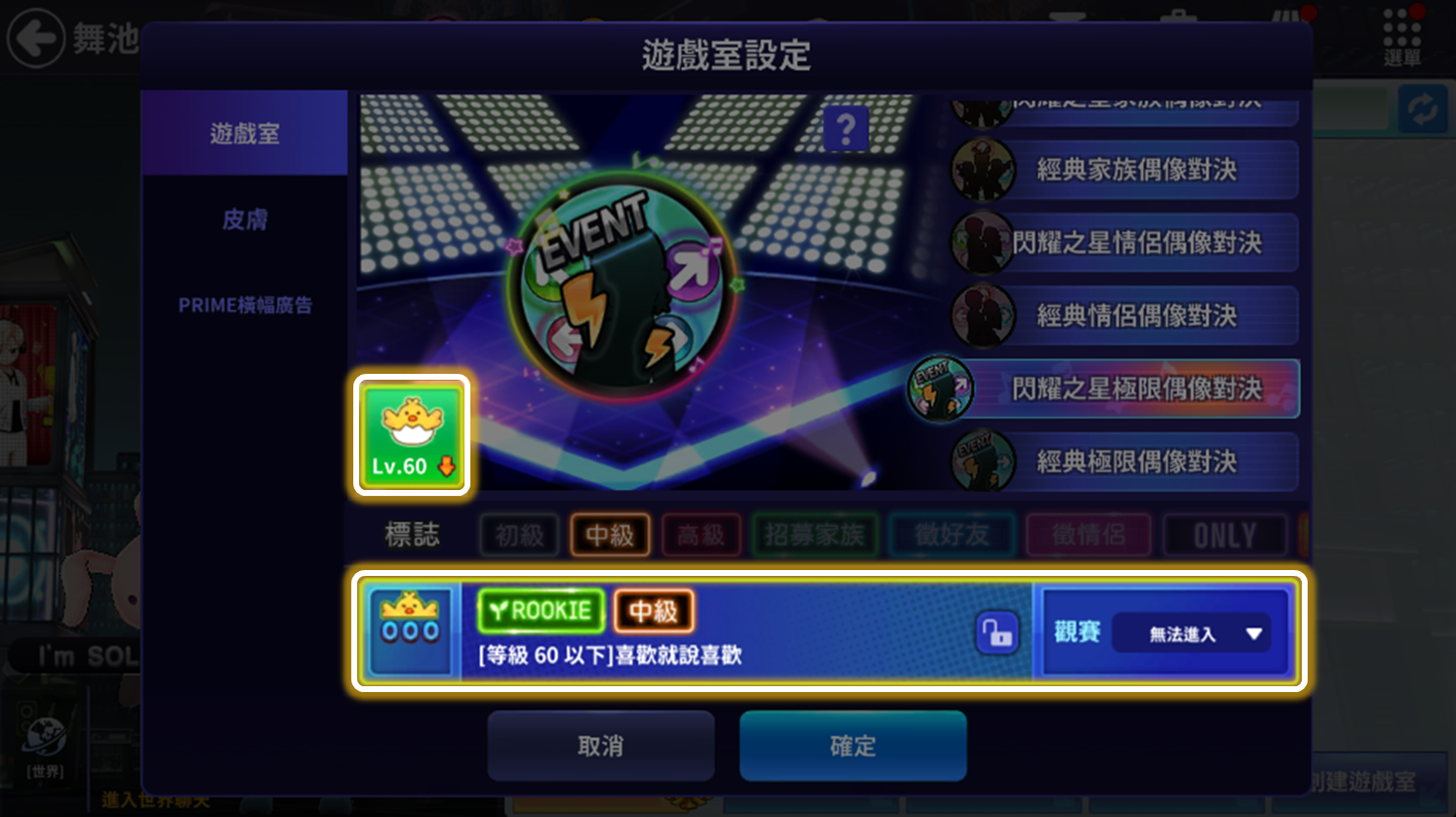Image resolution: width=1456 pixels, height=817 pixels.
Task: Cancel room settings with 取消
Action: pyautogui.click(x=600, y=746)
